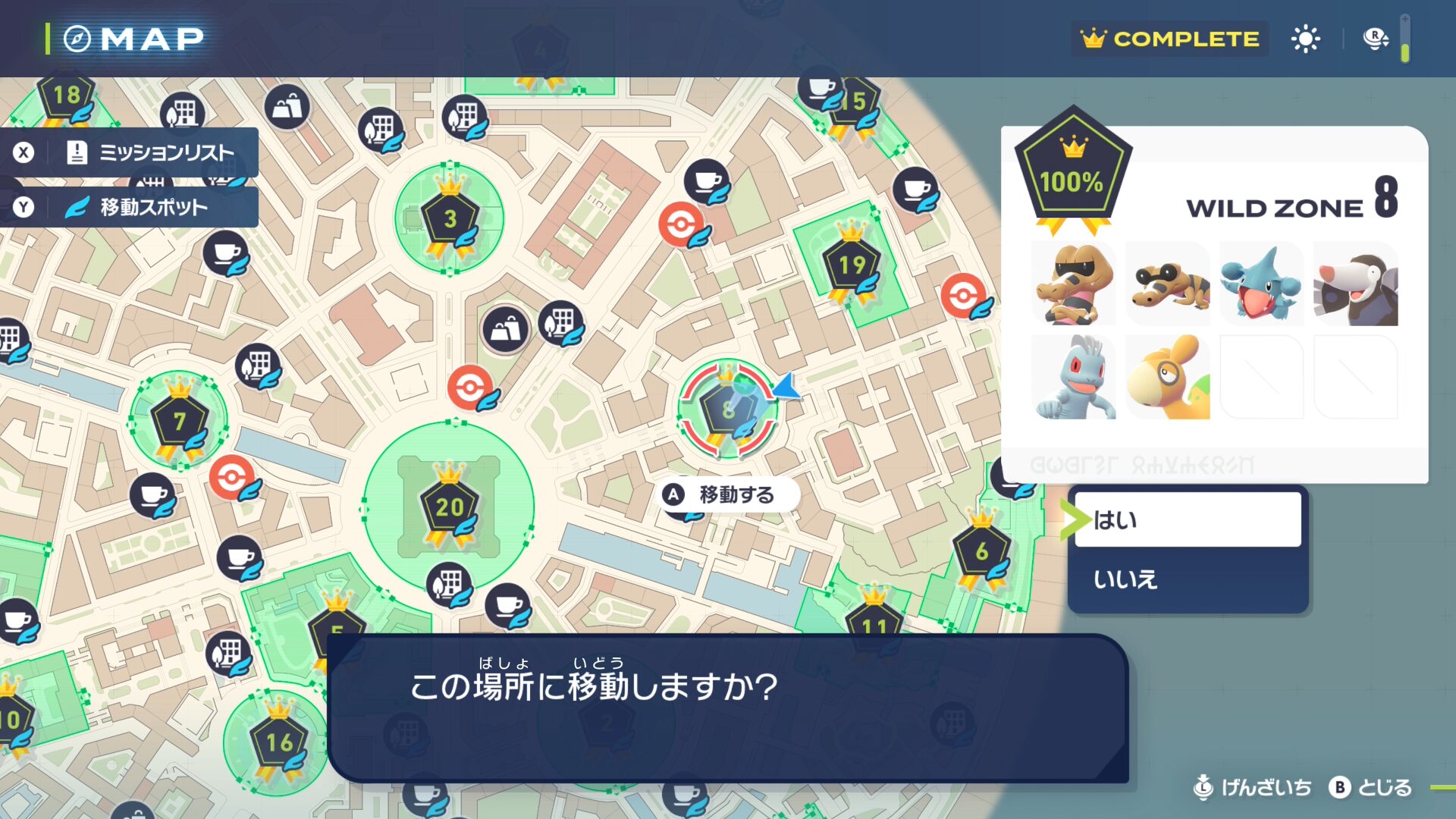The image size is (1456, 819).
Task: Toggle the sun daytime icon
Action: click(x=1305, y=39)
